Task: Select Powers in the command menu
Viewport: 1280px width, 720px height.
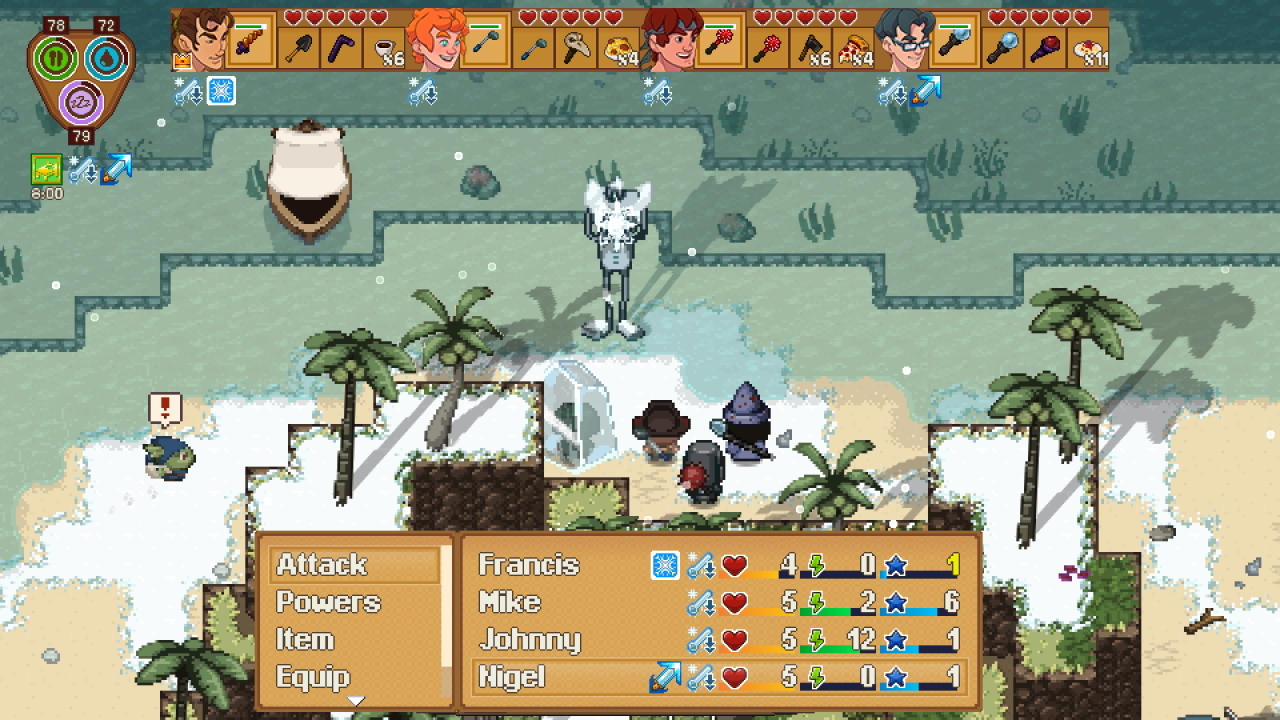Action: click(x=327, y=602)
